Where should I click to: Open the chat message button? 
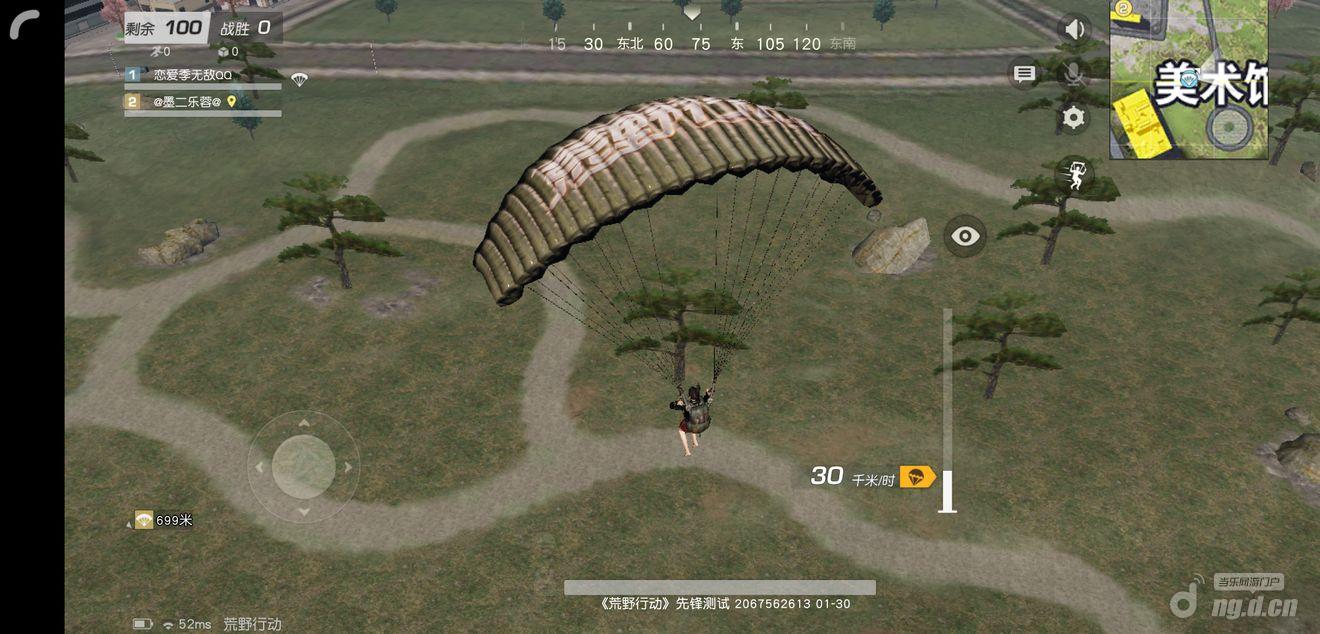pos(1024,73)
